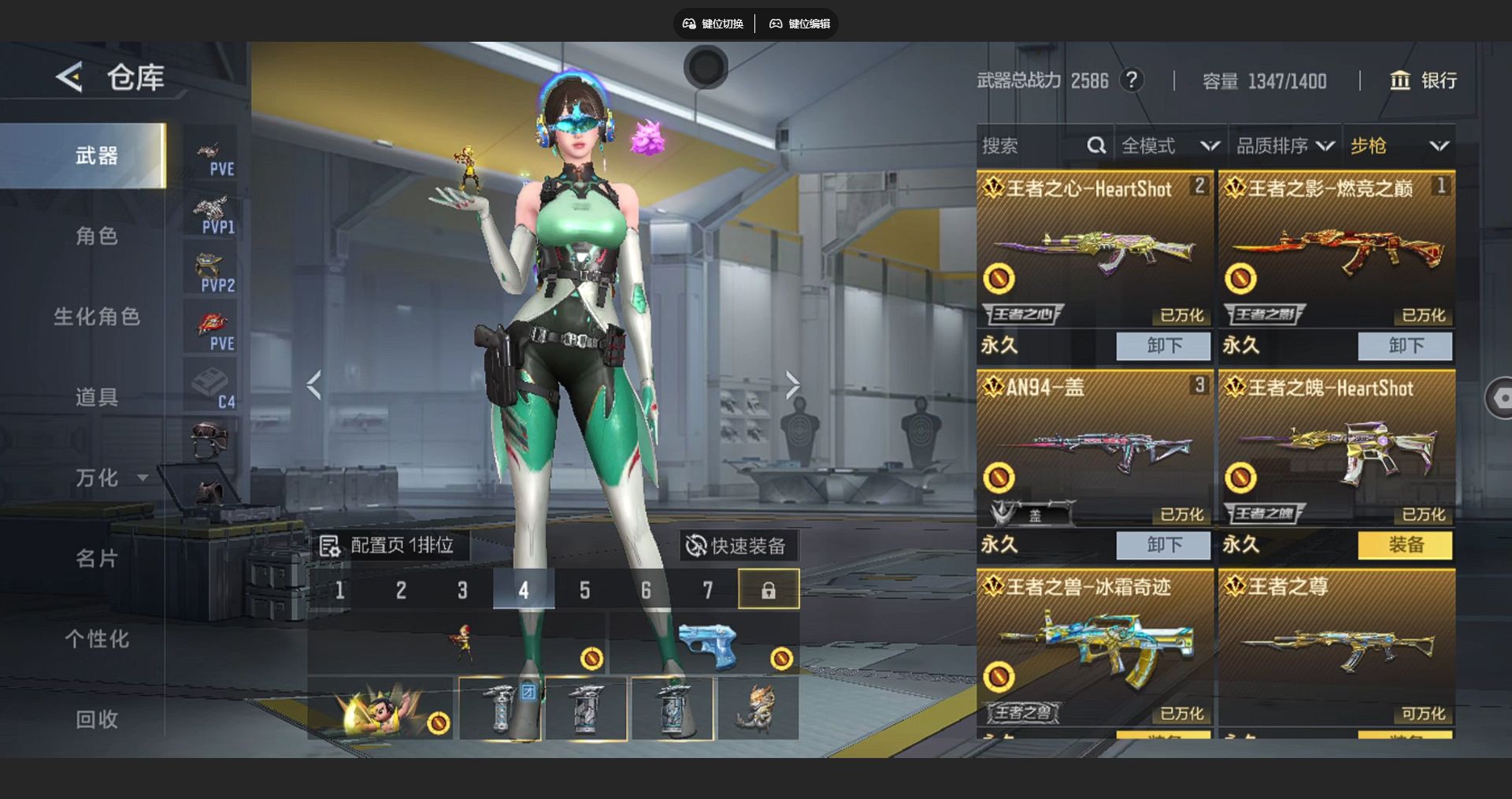This screenshot has height=799, width=1512.
Task: Click the 快速装备 quick equip button
Action: click(x=737, y=545)
